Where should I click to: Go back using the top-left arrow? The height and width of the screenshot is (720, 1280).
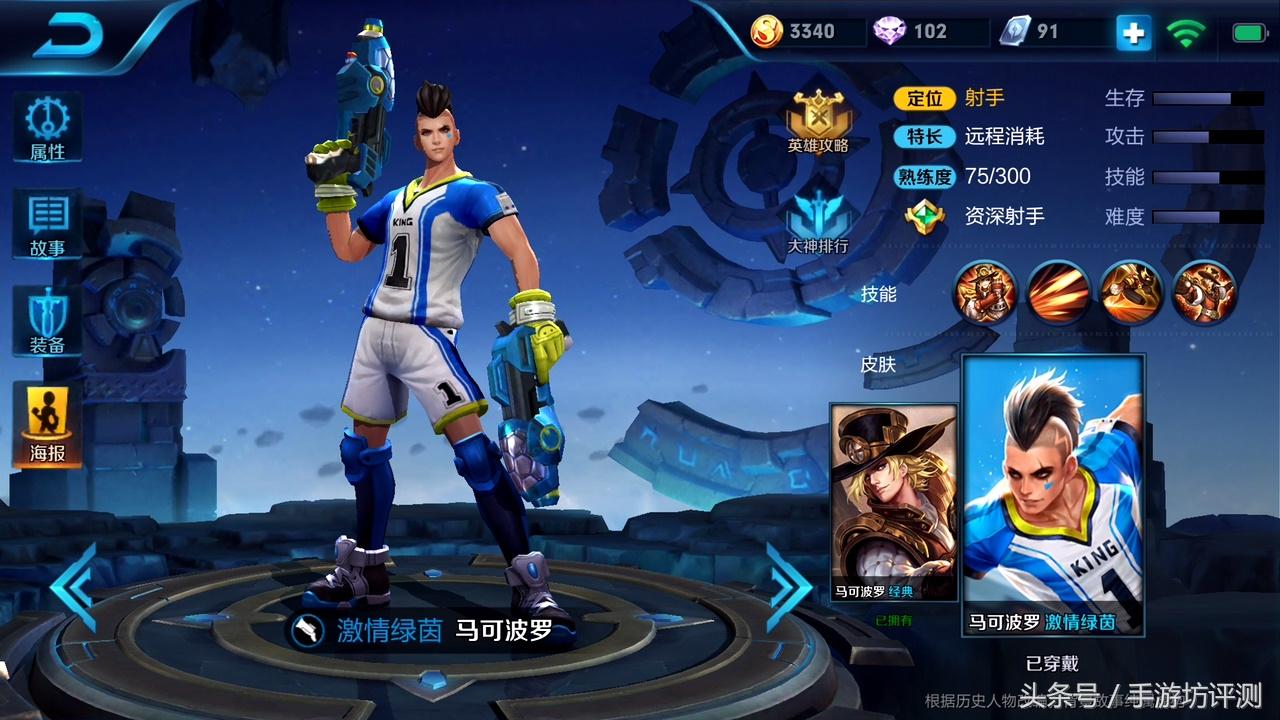pyautogui.click(x=70, y=37)
